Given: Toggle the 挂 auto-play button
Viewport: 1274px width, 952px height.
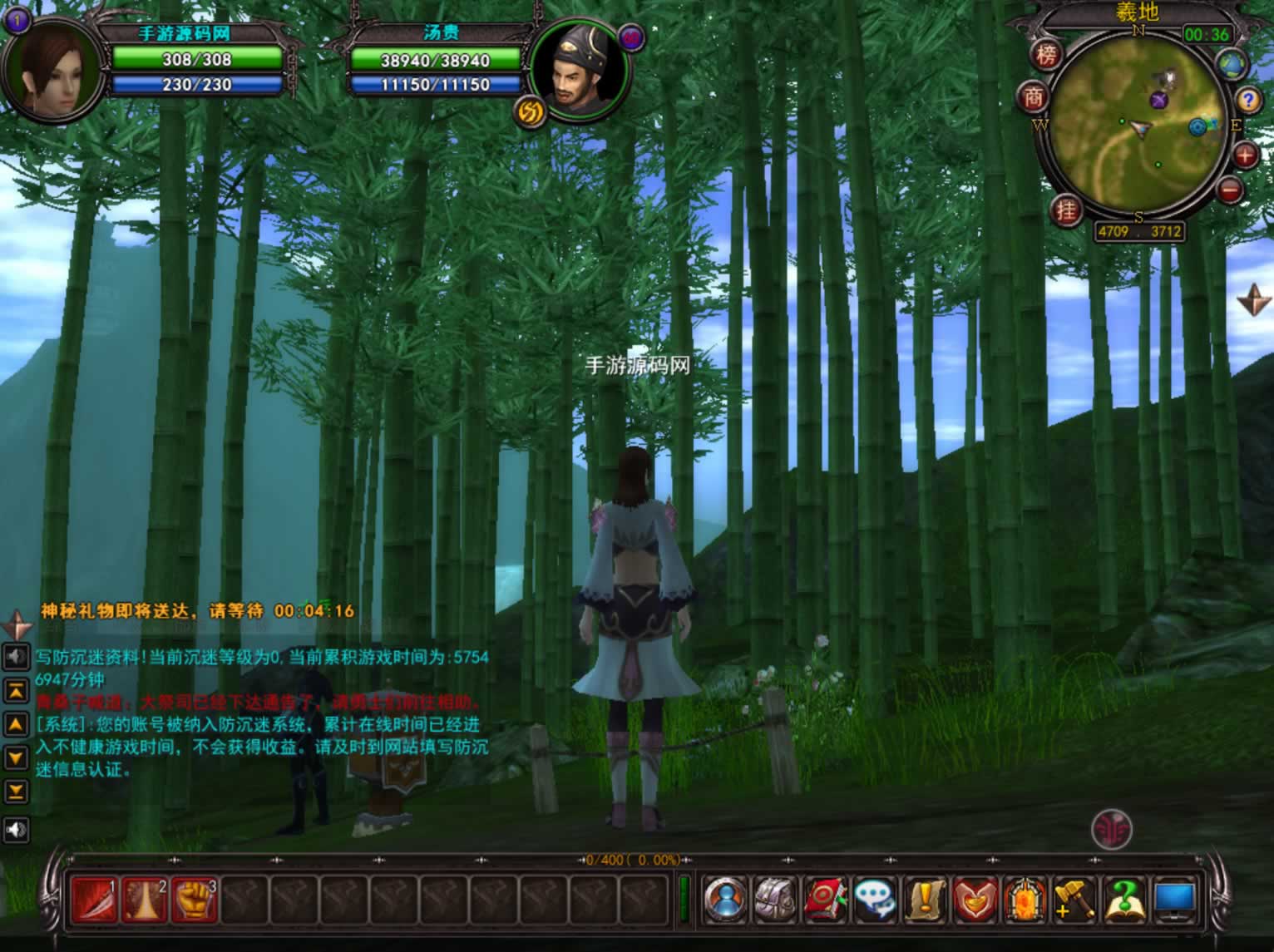Looking at the screenshot, I should pos(1066,210).
